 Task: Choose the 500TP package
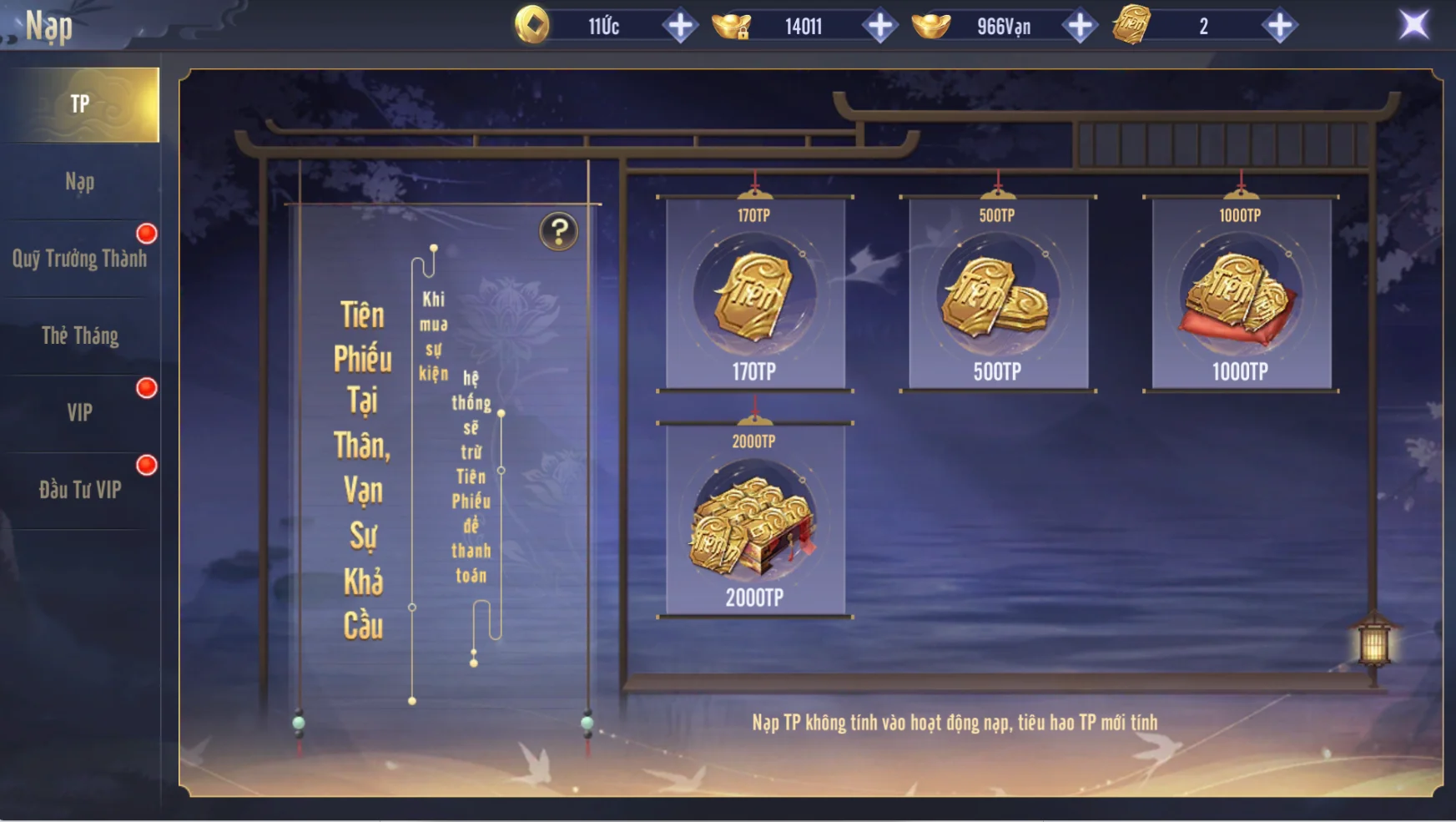click(x=997, y=294)
